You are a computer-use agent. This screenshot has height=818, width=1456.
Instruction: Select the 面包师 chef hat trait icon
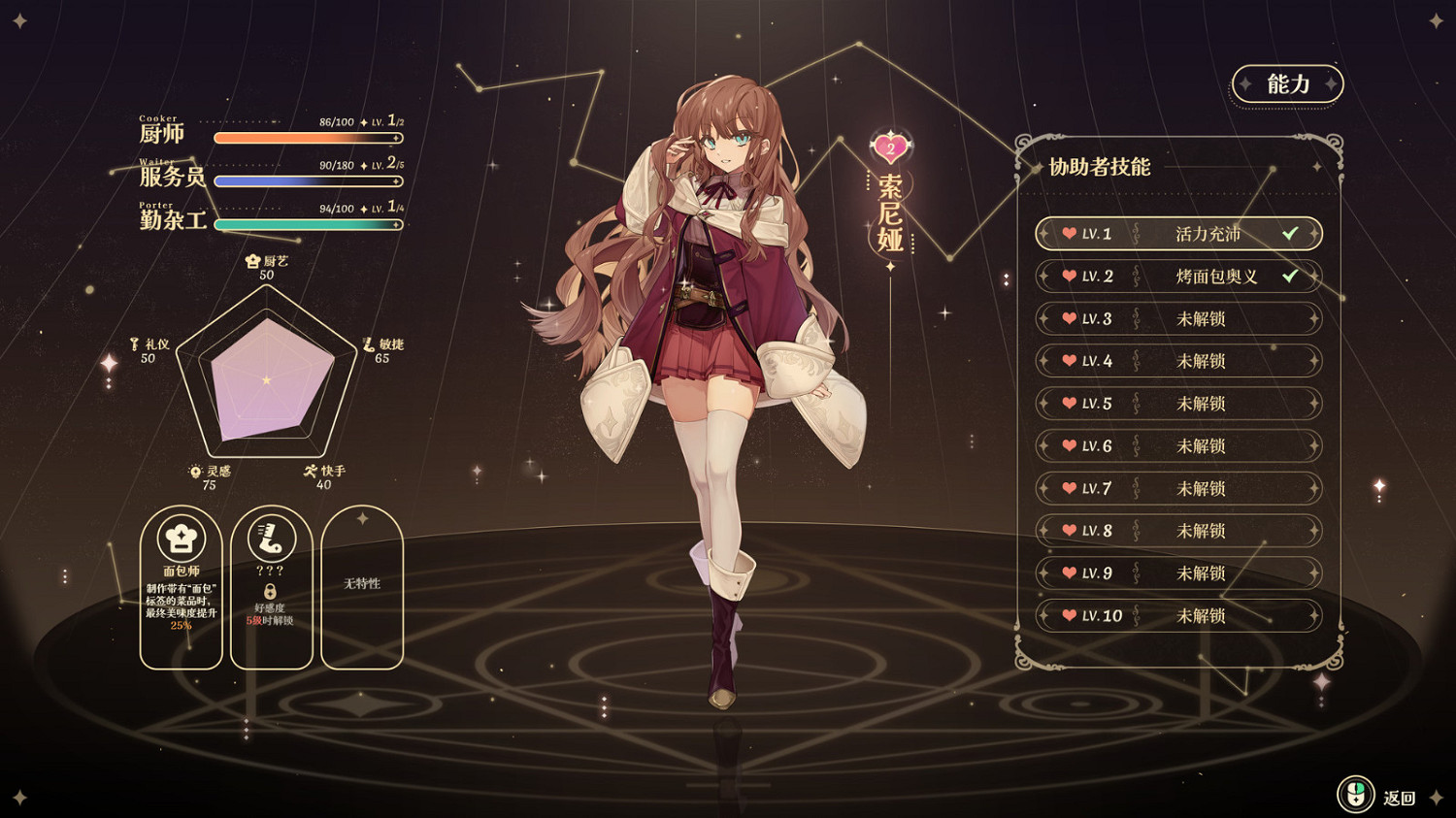coord(181,538)
